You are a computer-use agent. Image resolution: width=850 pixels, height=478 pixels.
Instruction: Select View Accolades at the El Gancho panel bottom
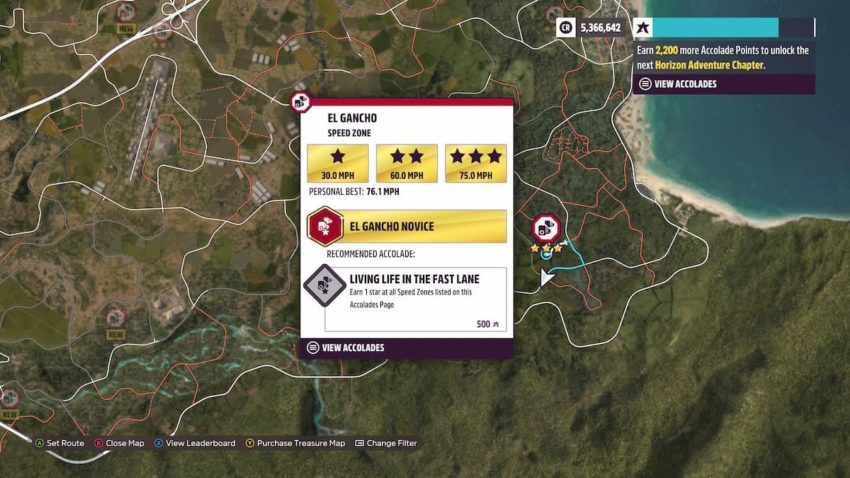pyautogui.click(x=352, y=348)
